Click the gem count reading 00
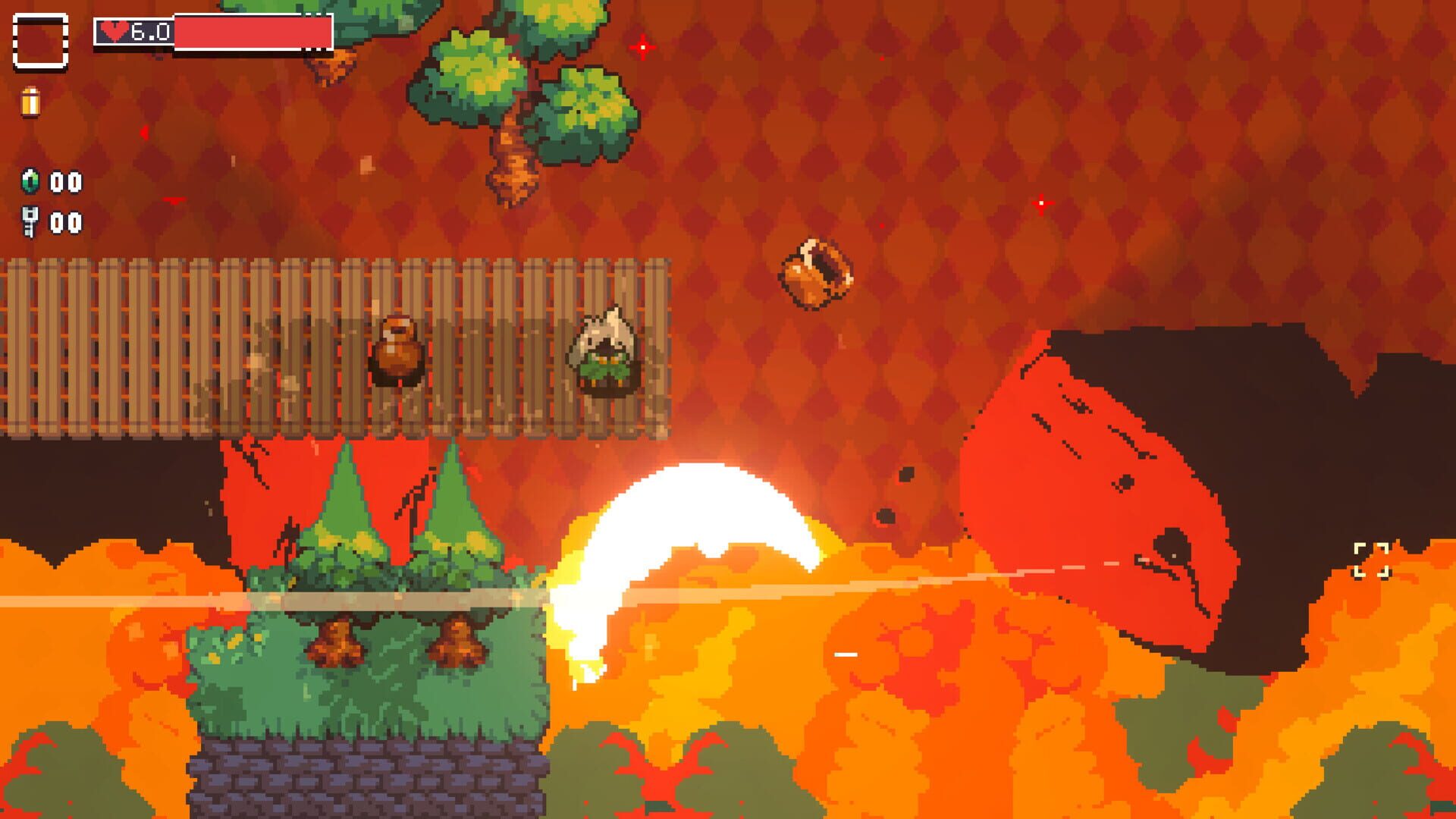 (67, 182)
